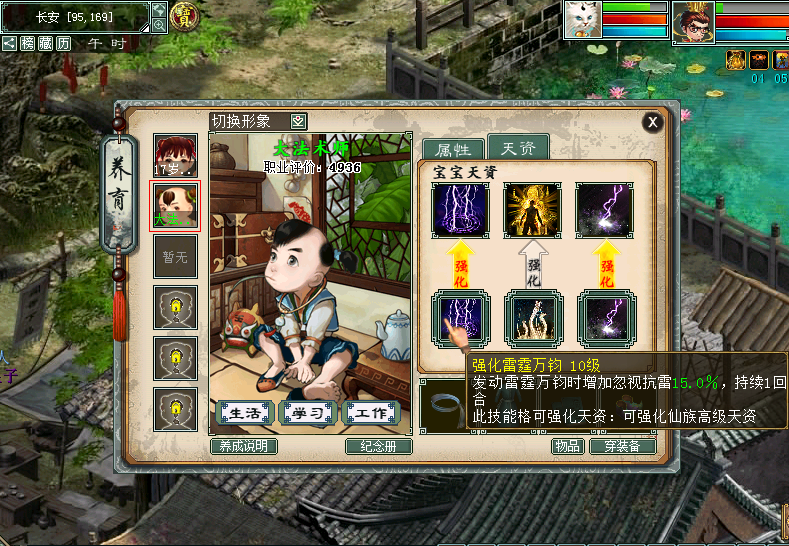Switch to the 天资 tab
789x546 pixels.
click(x=518, y=149)
